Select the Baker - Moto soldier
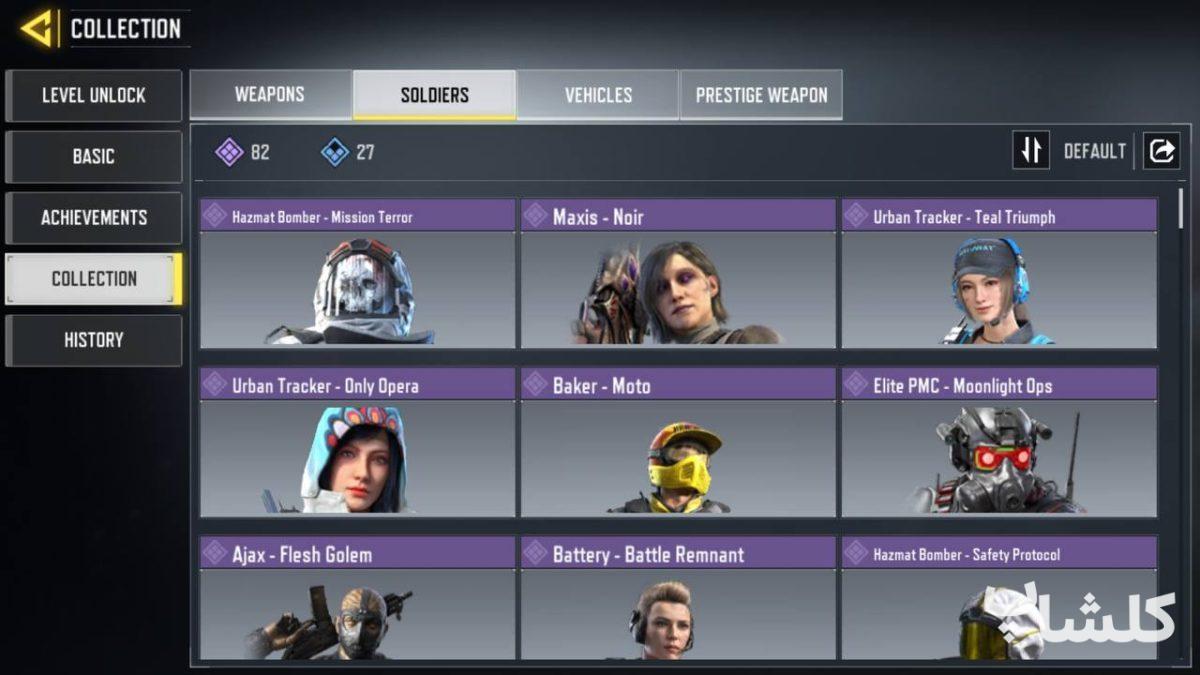 coord(677,442)
